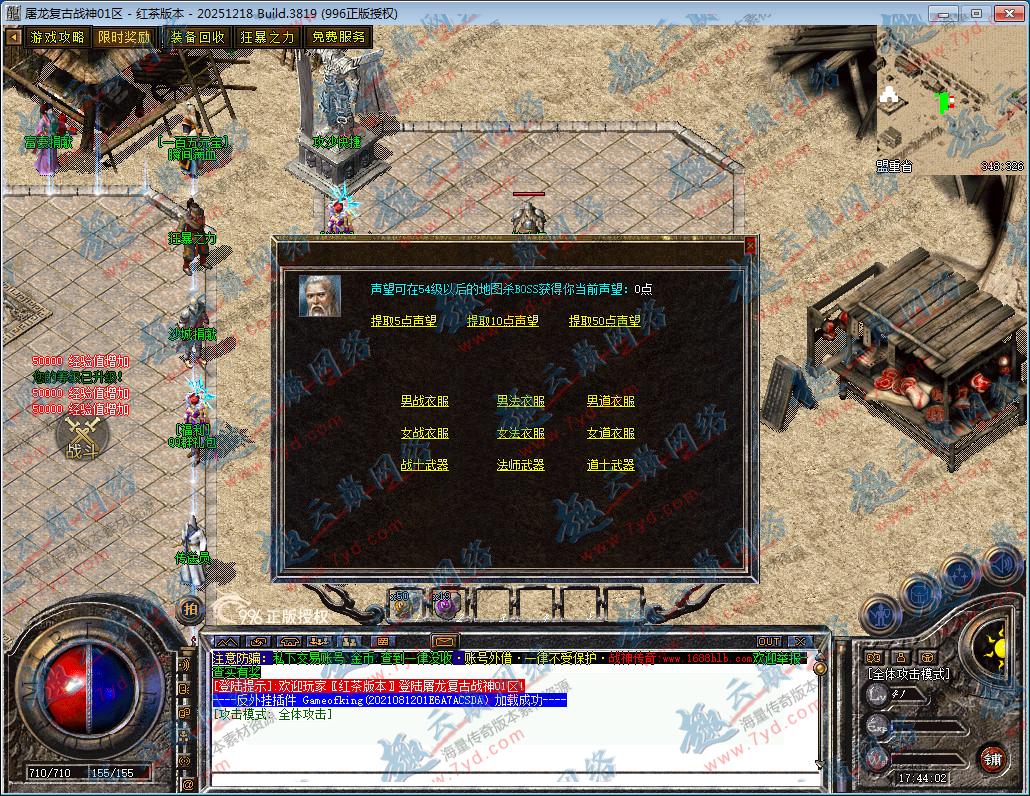
Task: Close the game window
Action: [1007, 13]
